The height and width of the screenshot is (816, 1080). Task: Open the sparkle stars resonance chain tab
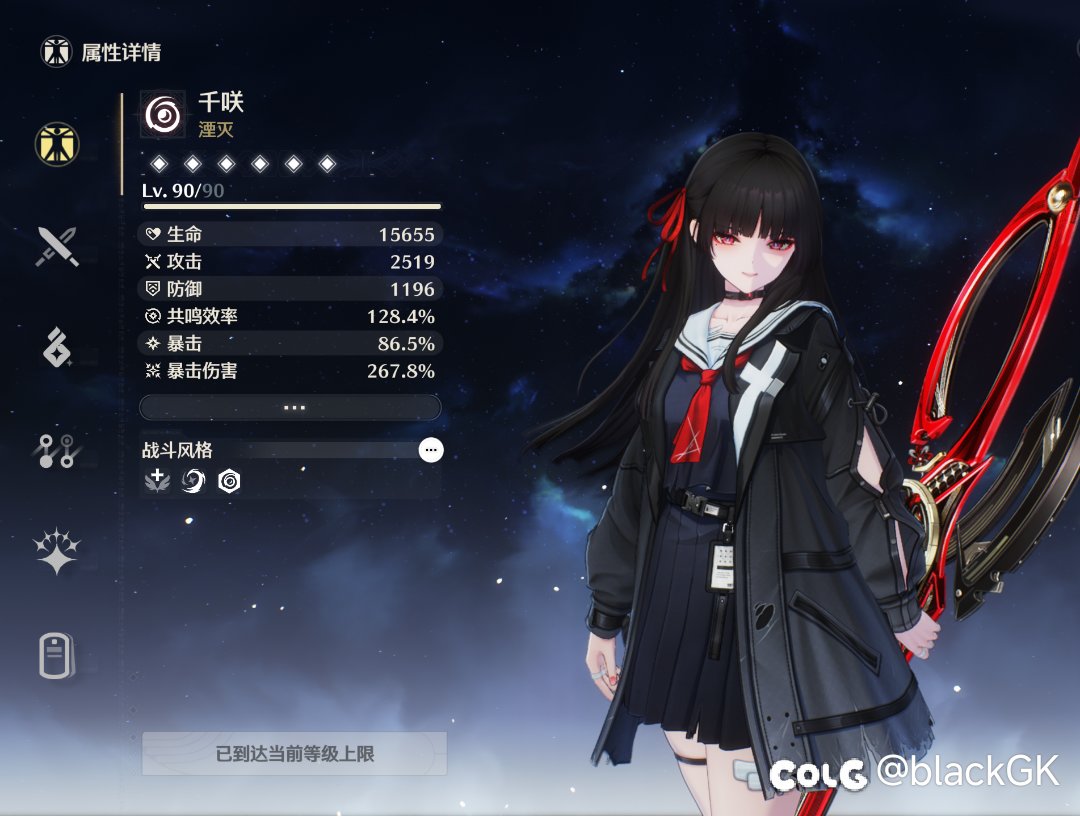[57, 552]
